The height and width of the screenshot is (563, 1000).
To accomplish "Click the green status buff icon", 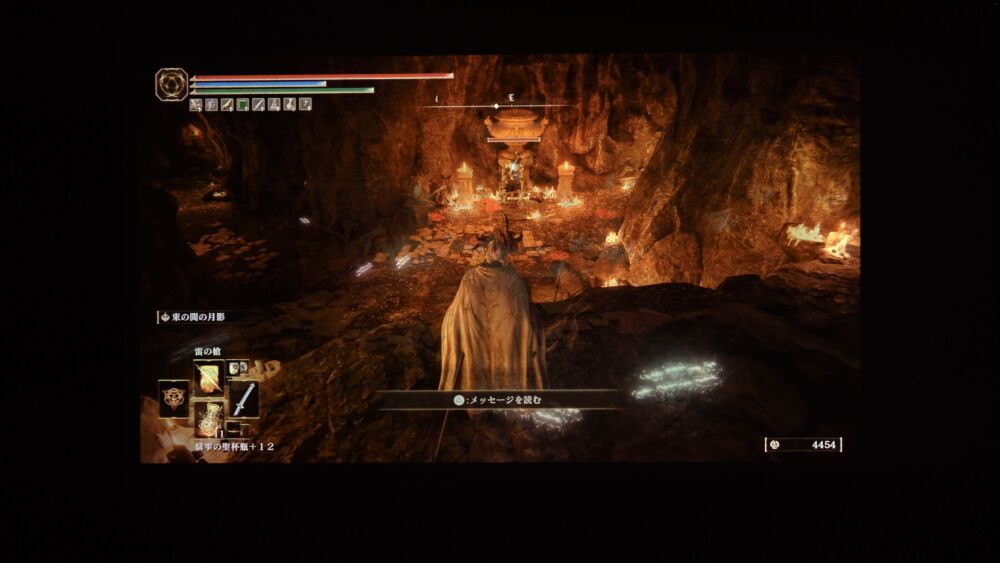I will click(x=242, y=104).
